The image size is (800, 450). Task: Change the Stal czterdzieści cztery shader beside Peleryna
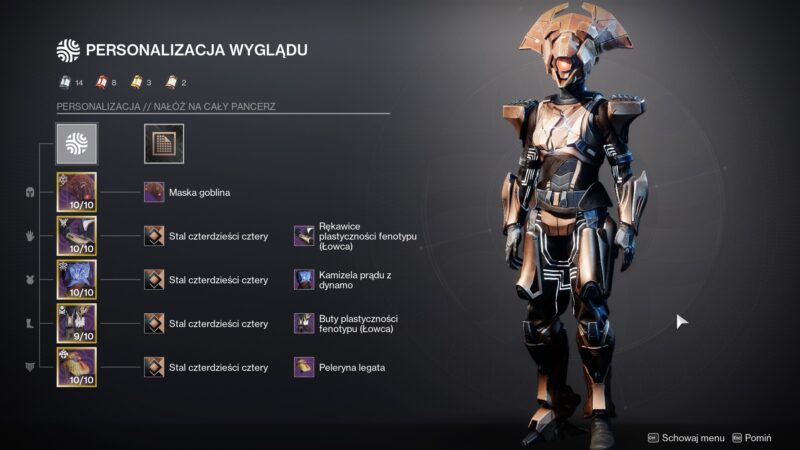[x=154, y=367]
